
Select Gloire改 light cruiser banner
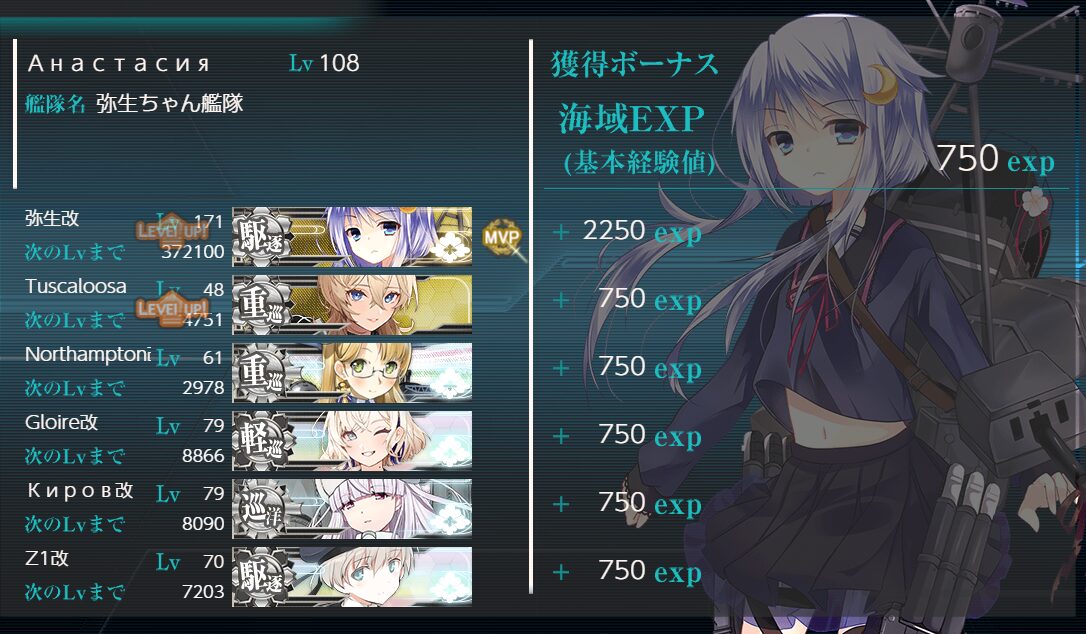coord(352,440)
